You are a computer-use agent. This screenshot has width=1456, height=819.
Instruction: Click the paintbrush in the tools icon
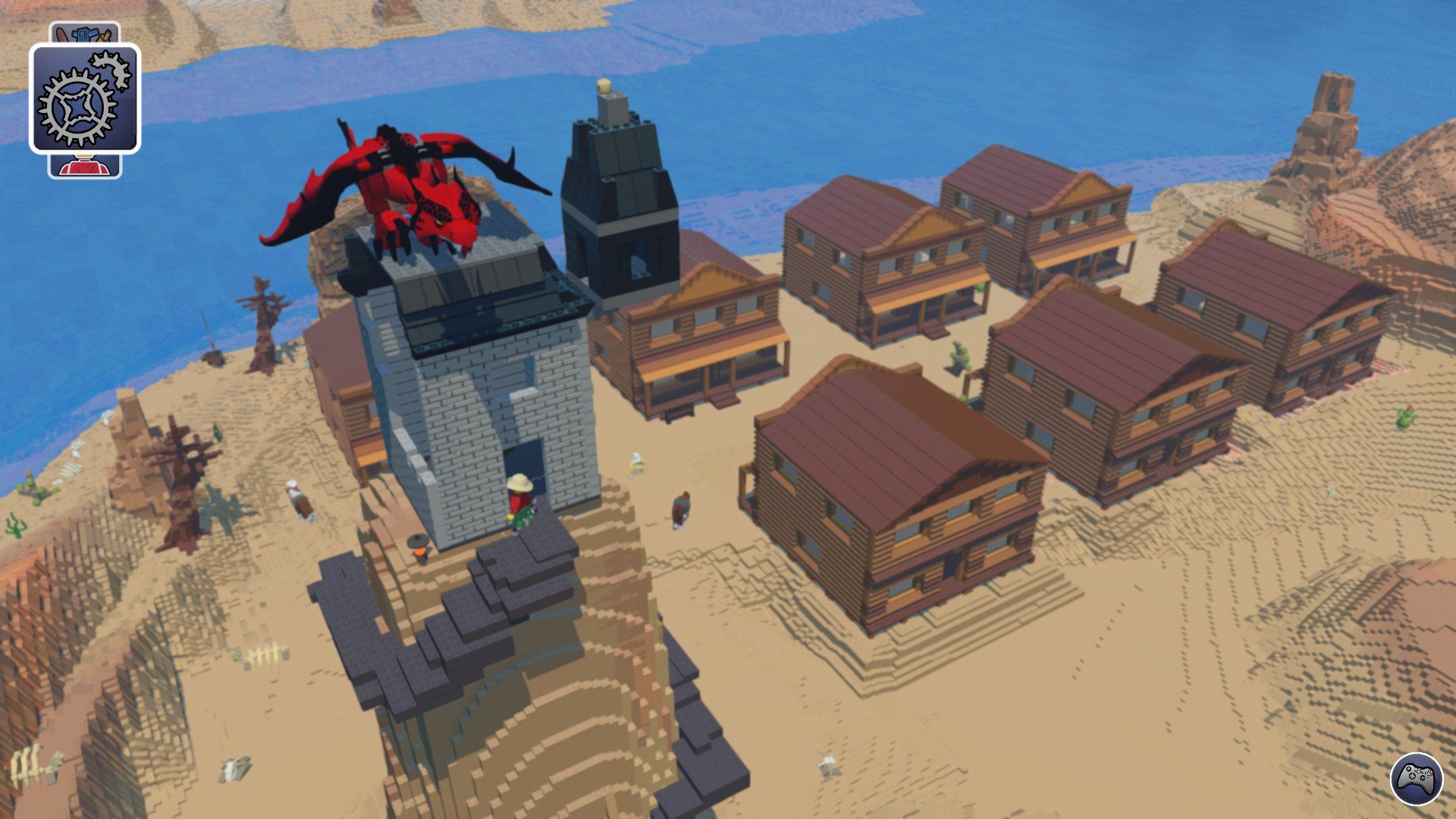[x=60, y=35]
